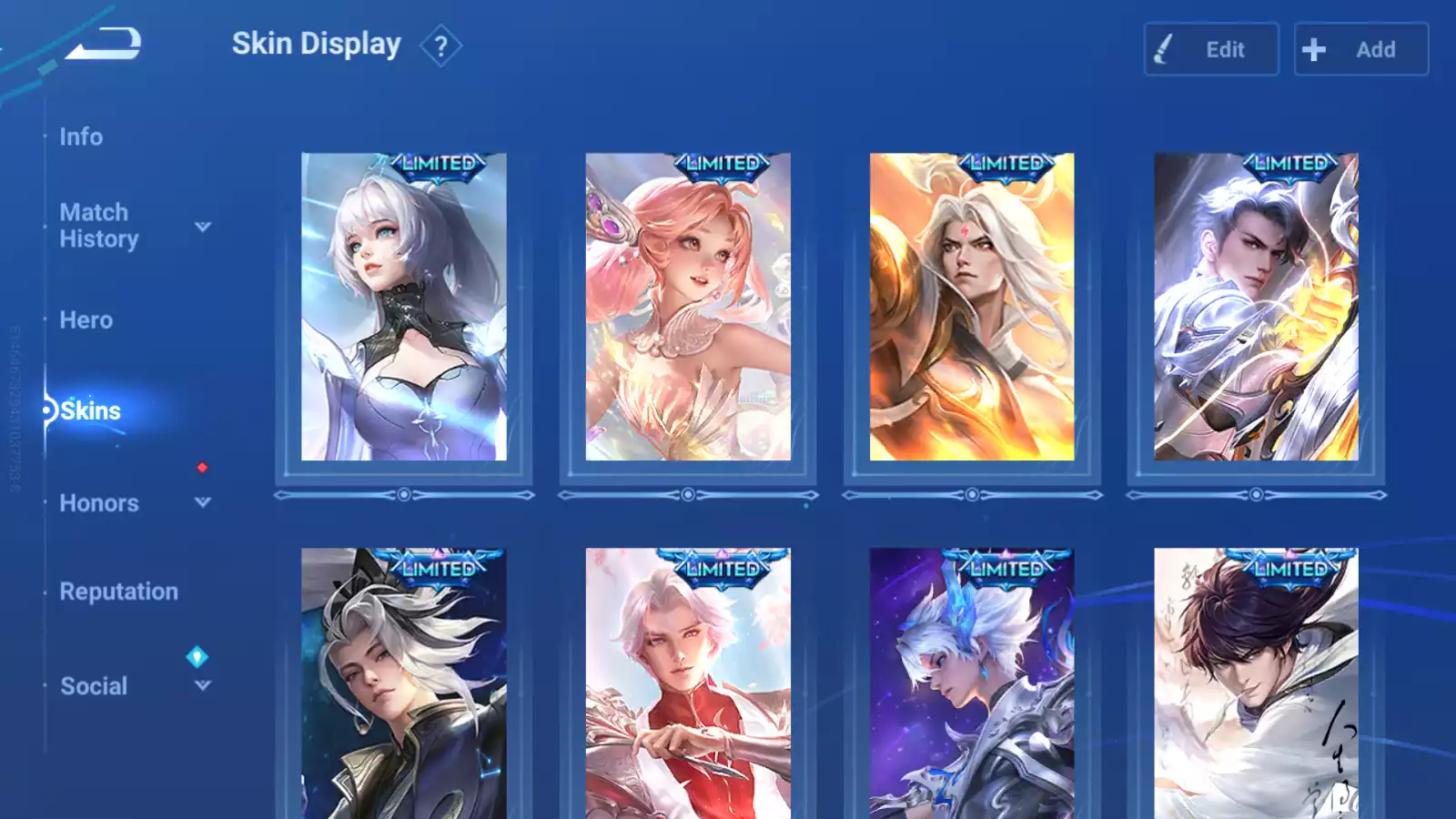Show the Reputation tab
Screen dimensions: 1456x819
click(x=118, y=591)
